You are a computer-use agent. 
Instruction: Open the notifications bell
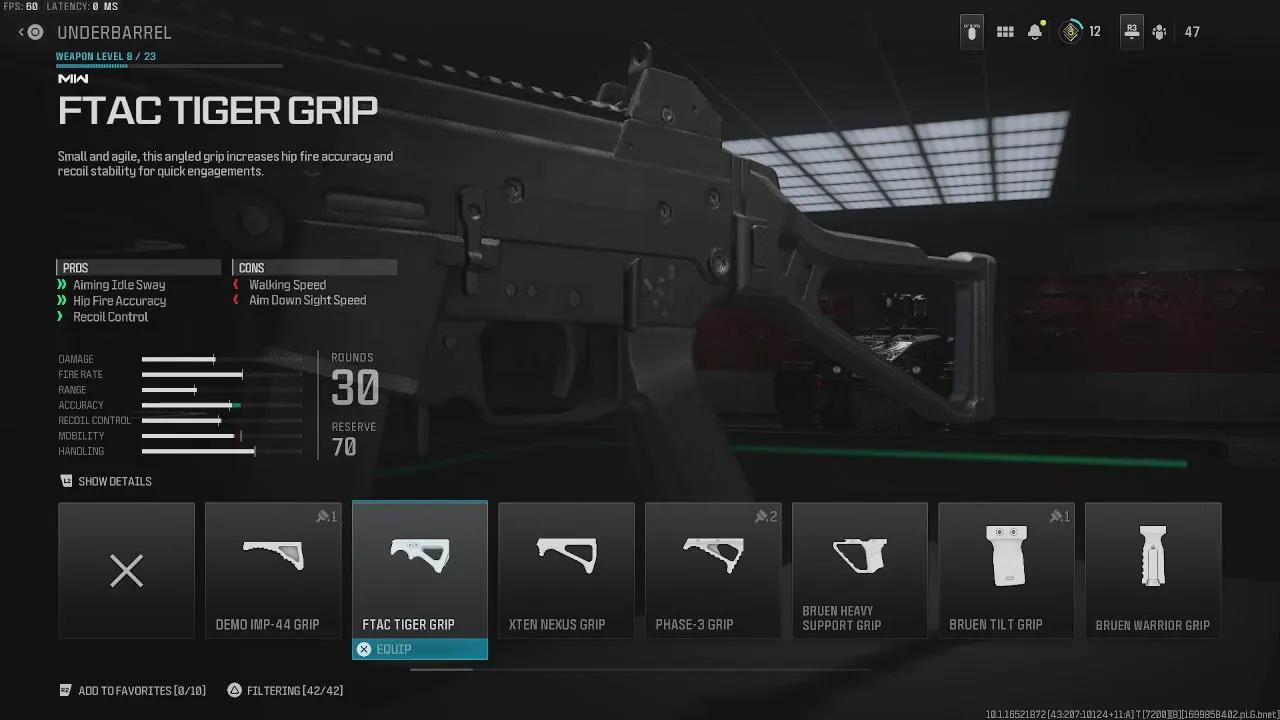[1035, 32]
